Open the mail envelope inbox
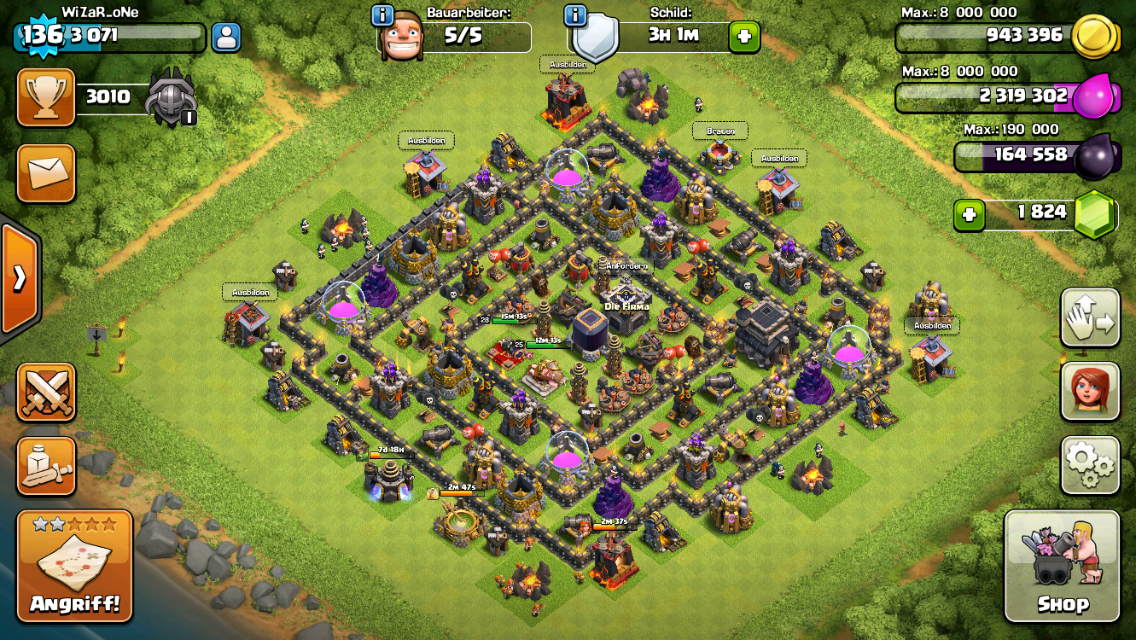 46,172
